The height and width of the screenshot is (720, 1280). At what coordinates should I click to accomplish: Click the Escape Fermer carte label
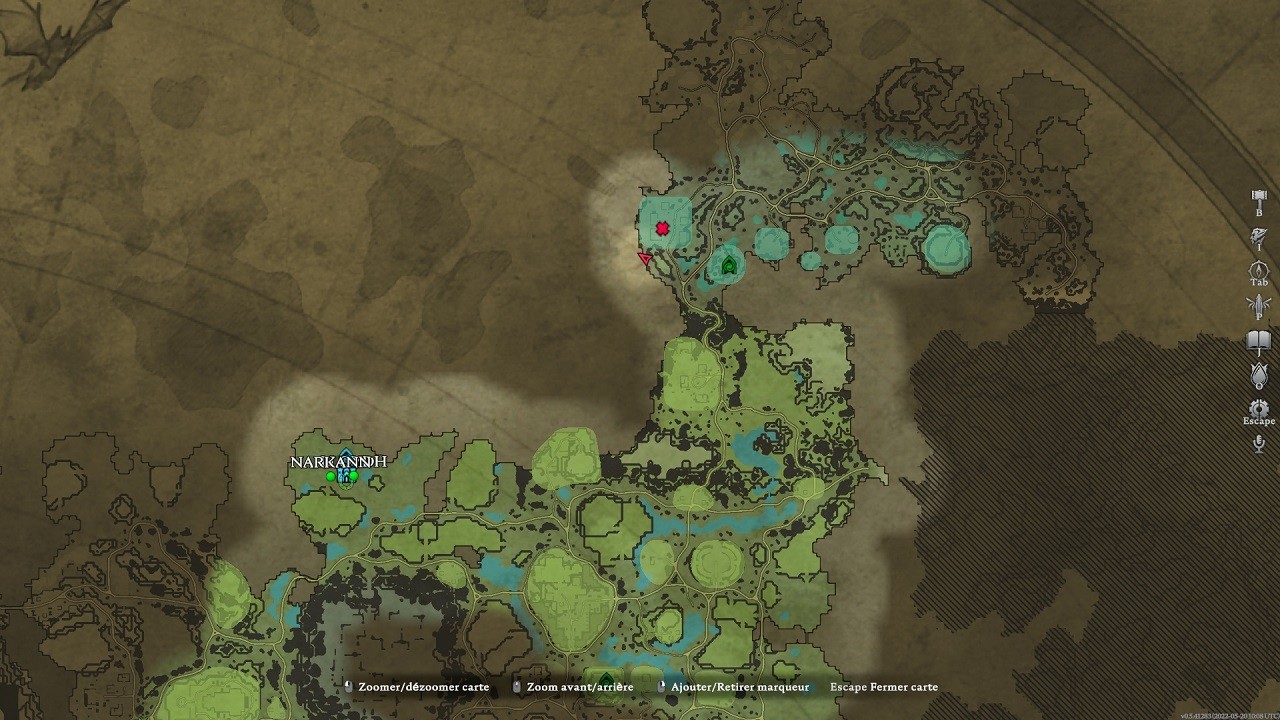point(883,687)
